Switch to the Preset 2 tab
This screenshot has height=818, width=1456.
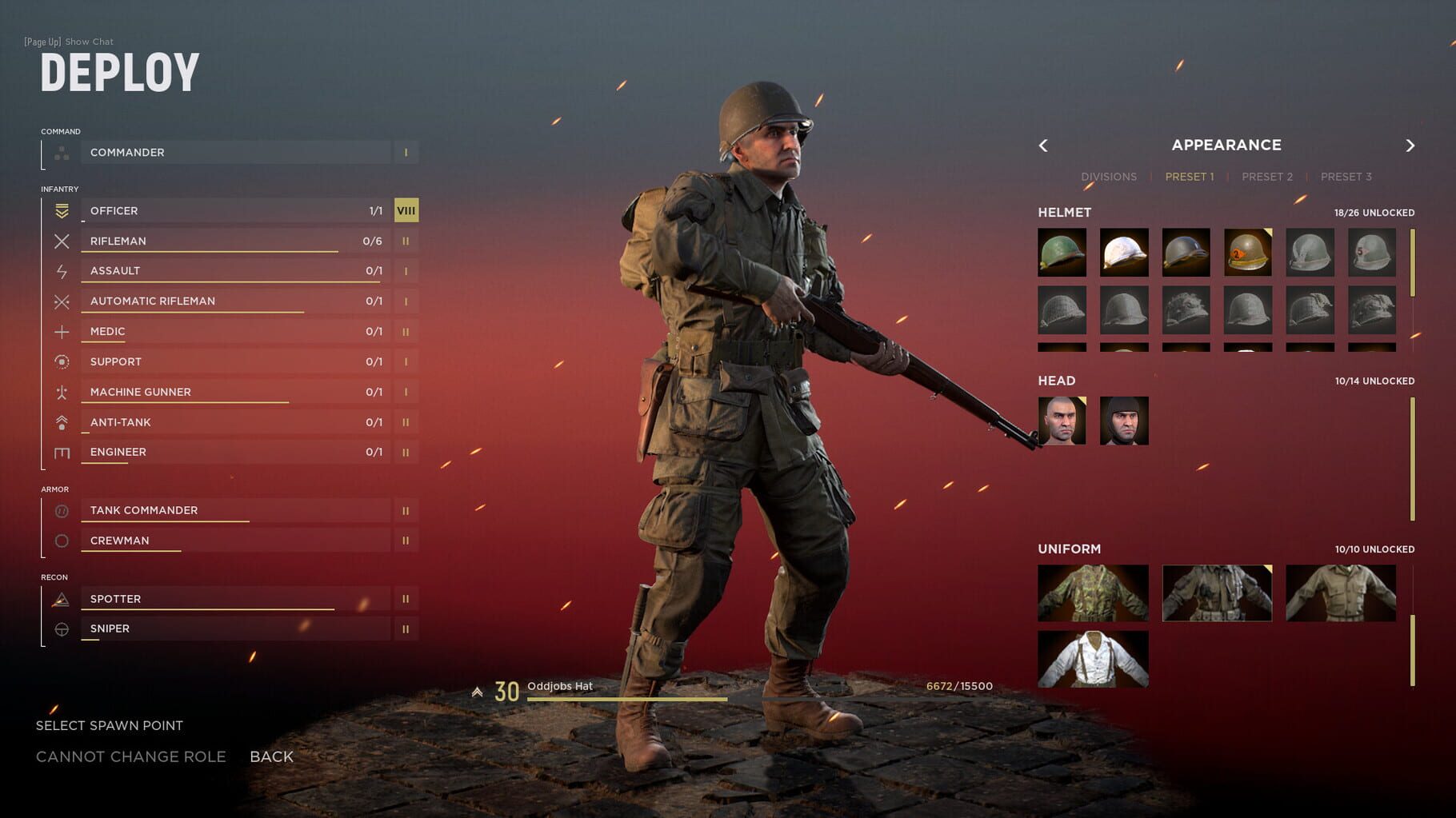[1266, 176]
